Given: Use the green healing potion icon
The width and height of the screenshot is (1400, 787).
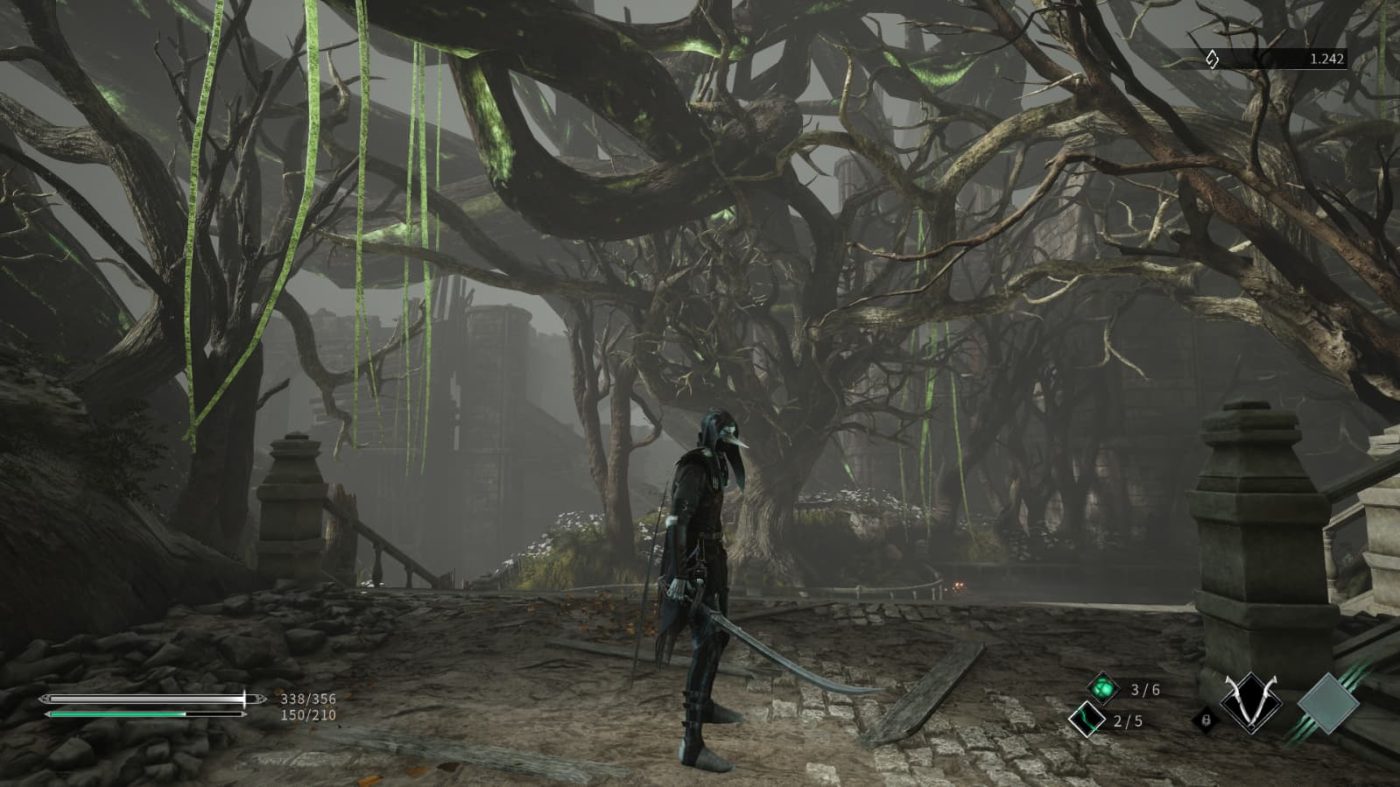Looking at the screenshot, I should pyautogui.click(x=1103, y=688).
